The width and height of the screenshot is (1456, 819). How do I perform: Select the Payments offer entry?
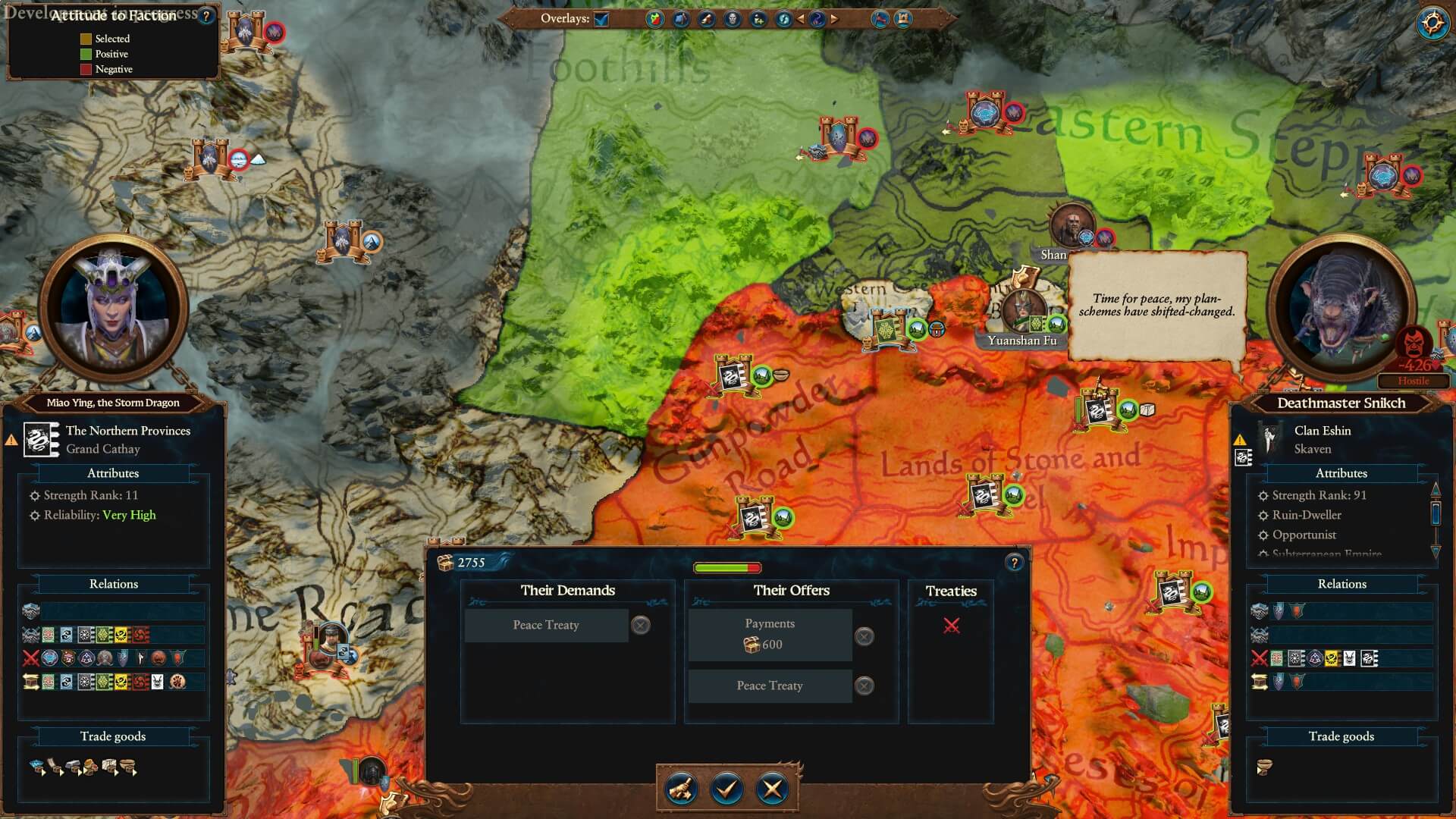[770, 635]
